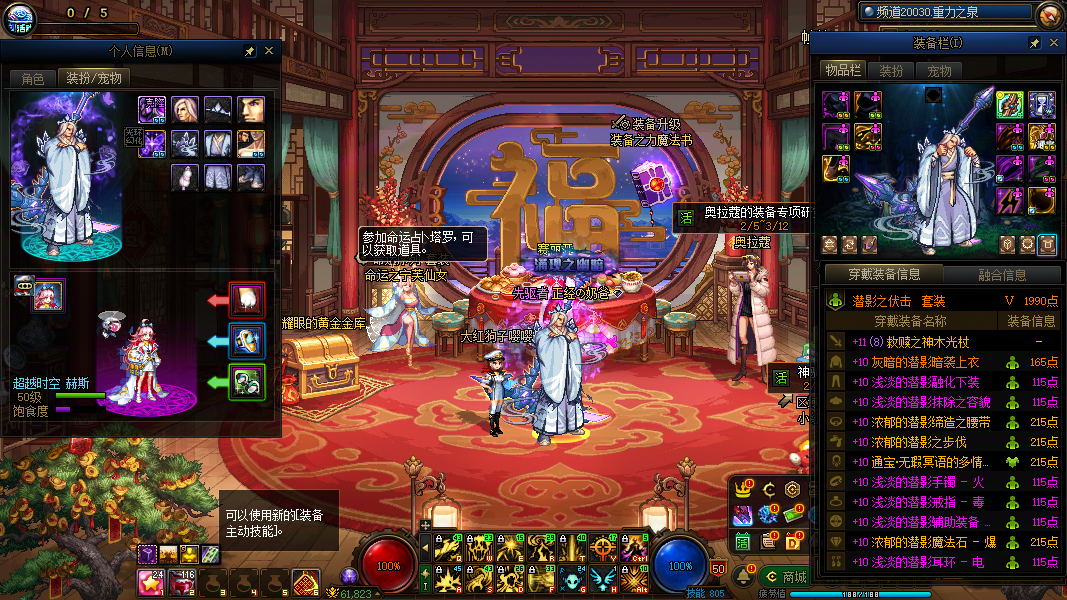Pin the personal info window
Viewport: 1067px width, 600px height.
pyautogui.click(x=250, y=51)
